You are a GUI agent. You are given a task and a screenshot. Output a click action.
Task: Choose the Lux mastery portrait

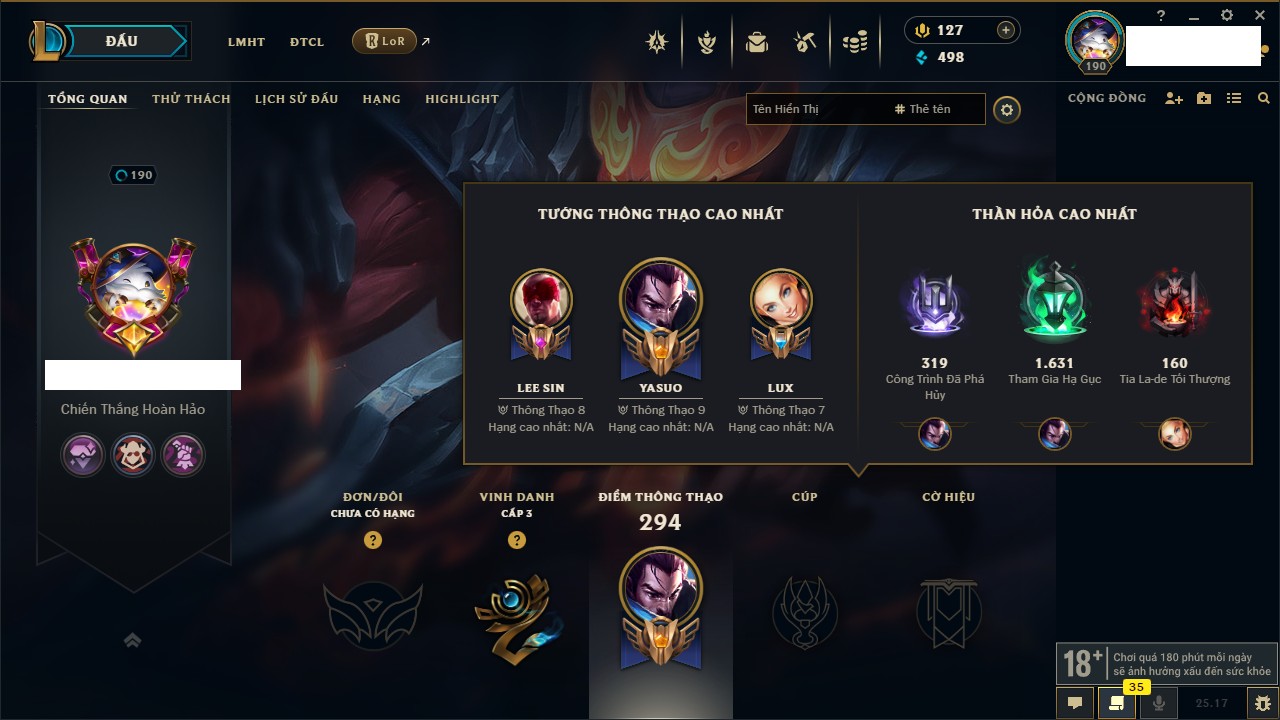[781, 300]
